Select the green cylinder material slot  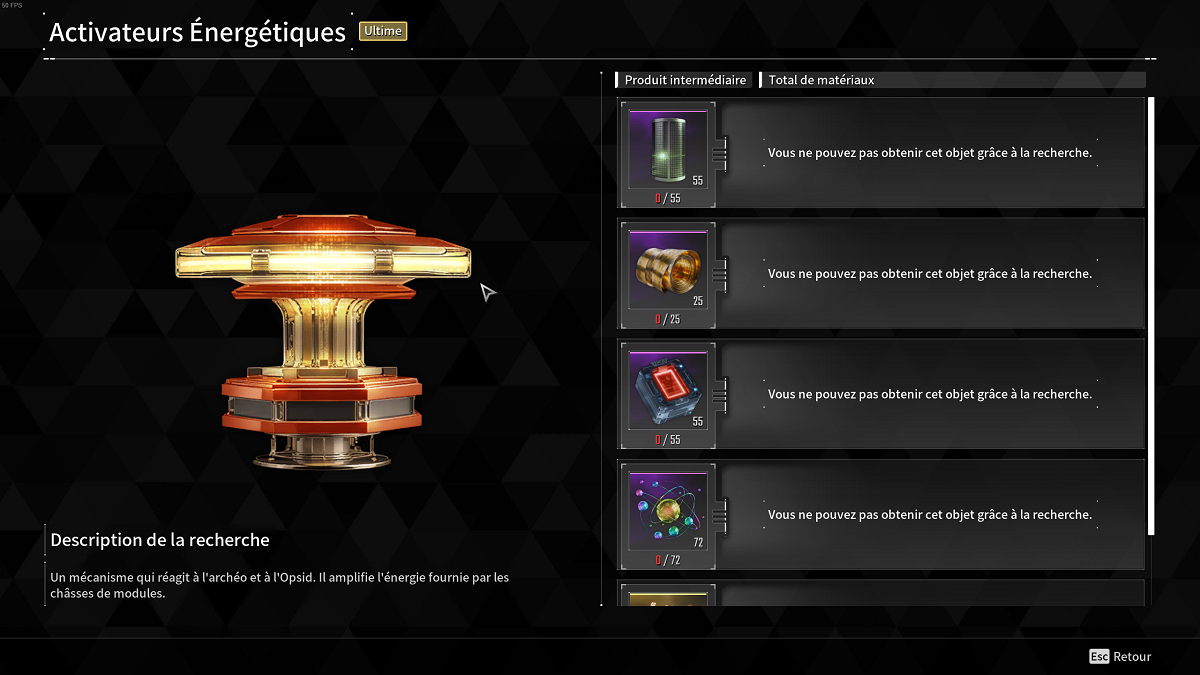tap(667, 150)
